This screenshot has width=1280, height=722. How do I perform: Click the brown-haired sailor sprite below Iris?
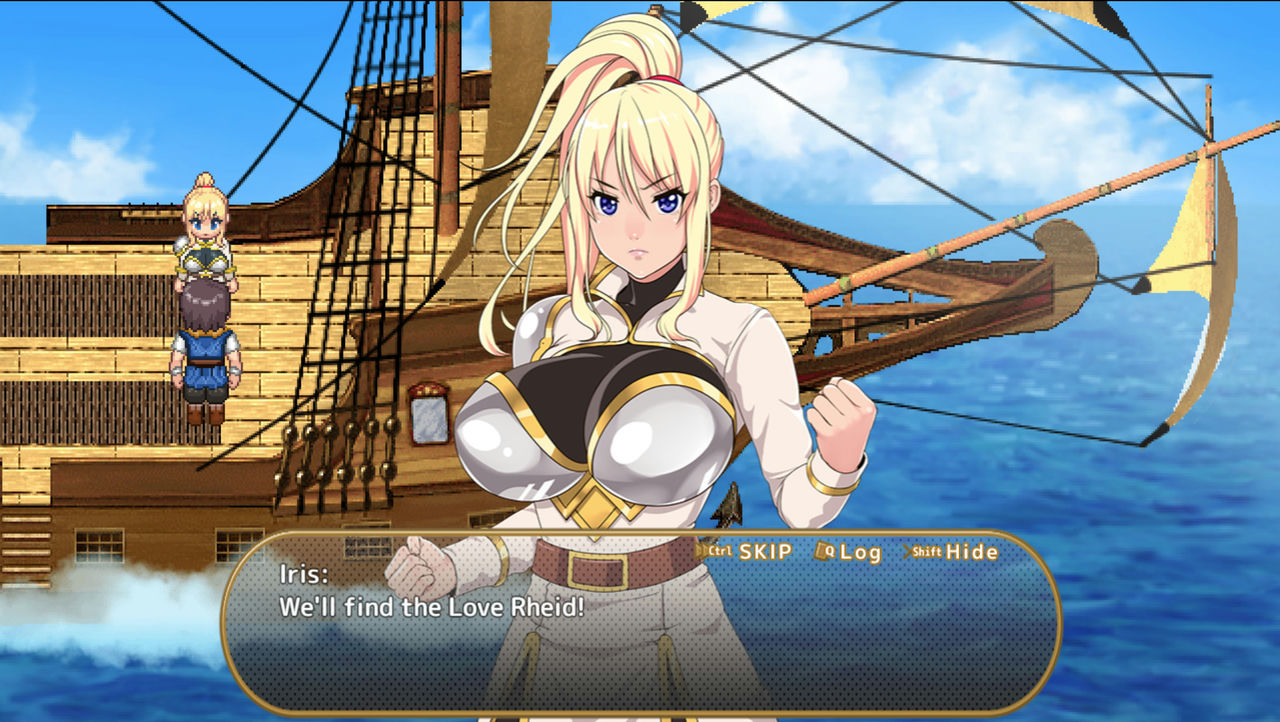point(207,350)
